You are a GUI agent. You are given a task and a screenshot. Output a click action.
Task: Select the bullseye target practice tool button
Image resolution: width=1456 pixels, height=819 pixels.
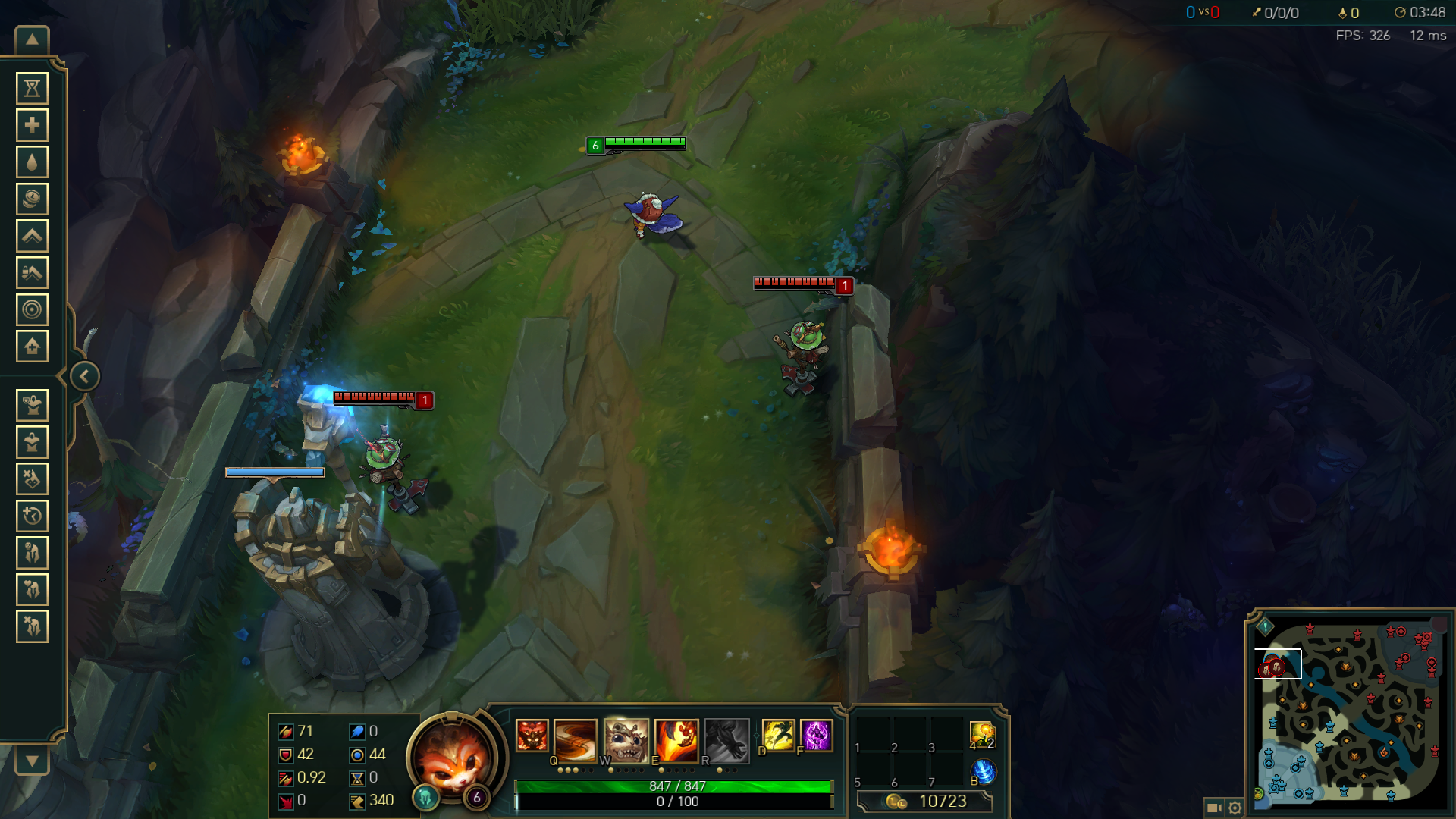[x=32, y=309]
